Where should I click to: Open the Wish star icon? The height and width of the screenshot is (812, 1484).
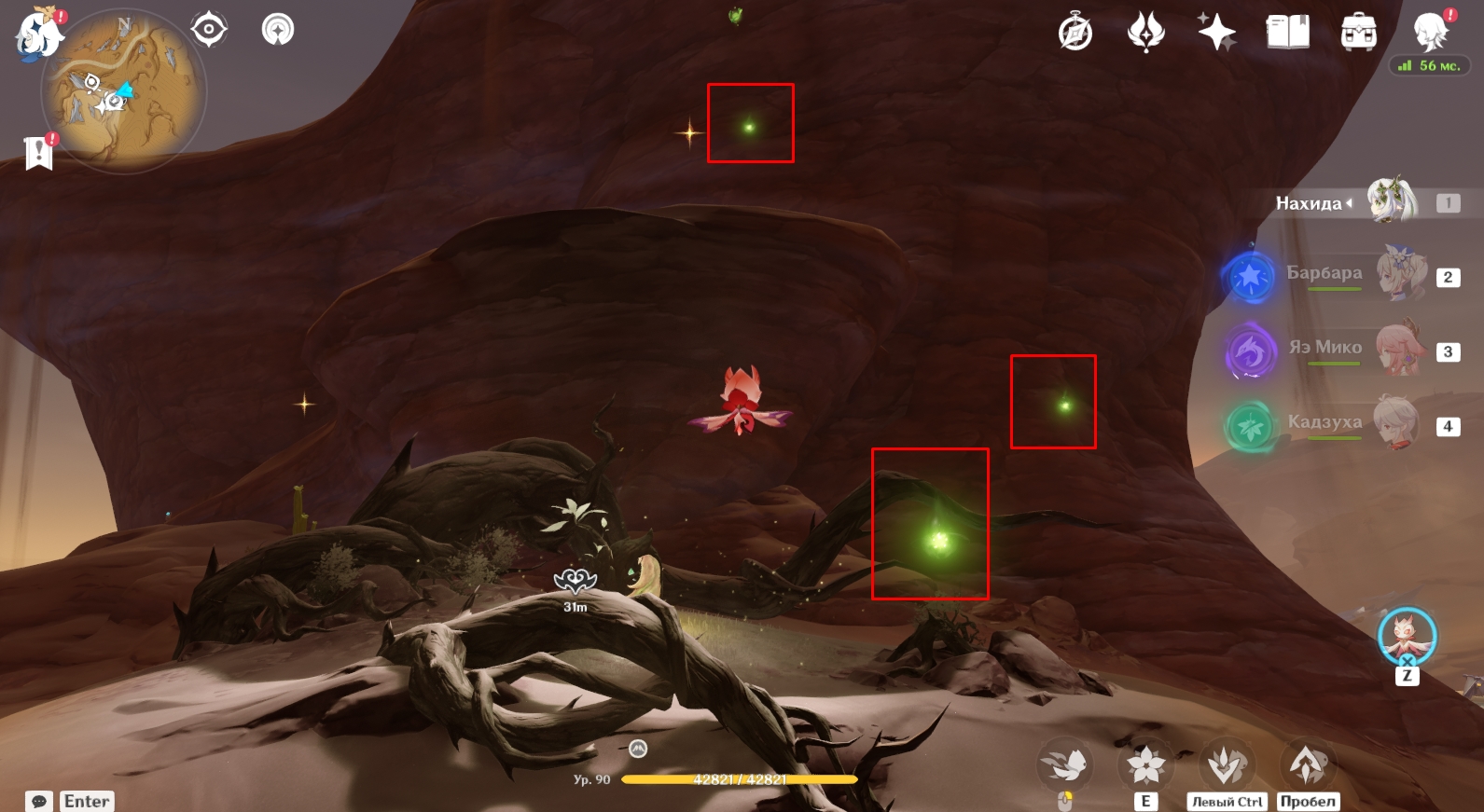1216,33
